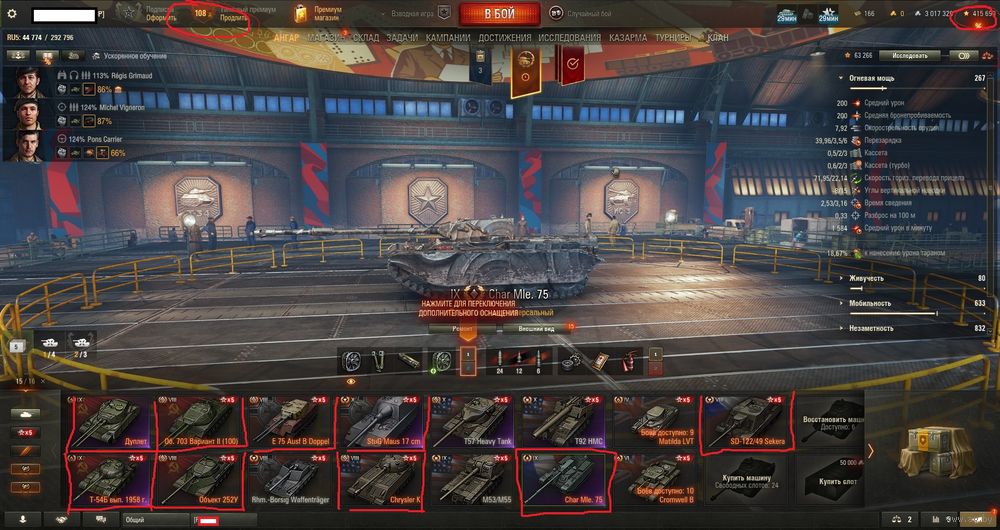Open the Внешний вид (exterior) button
The image size is (1000, 530).
(537, 327)
